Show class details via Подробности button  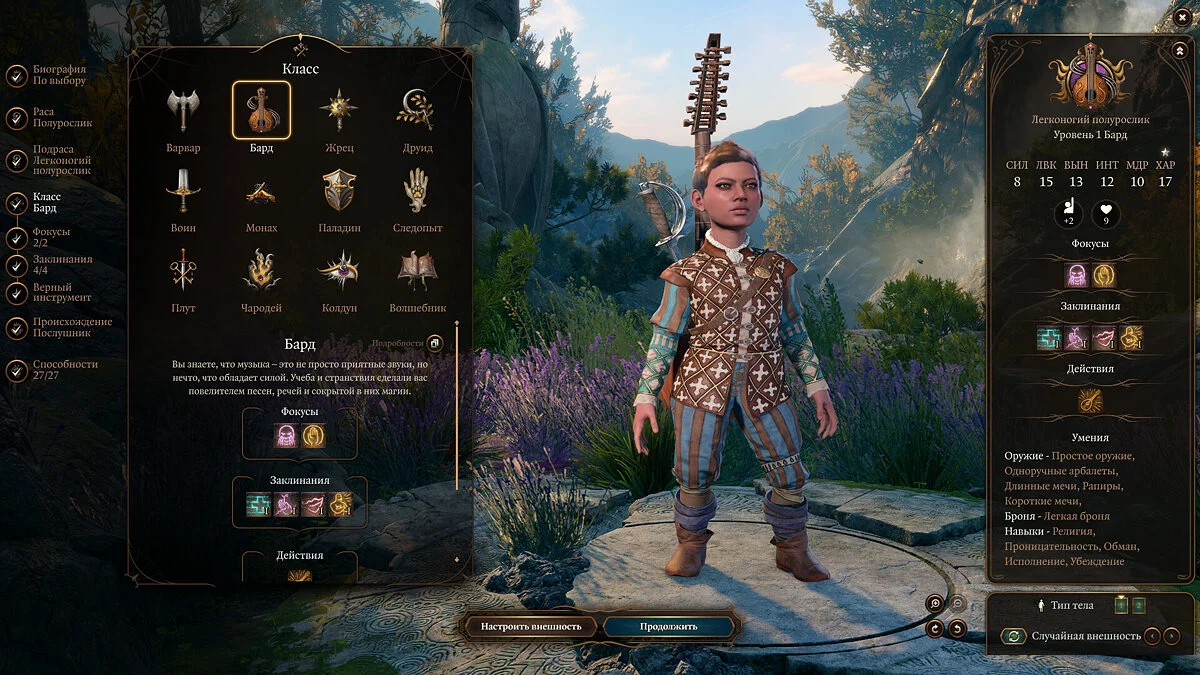point(435,344)
